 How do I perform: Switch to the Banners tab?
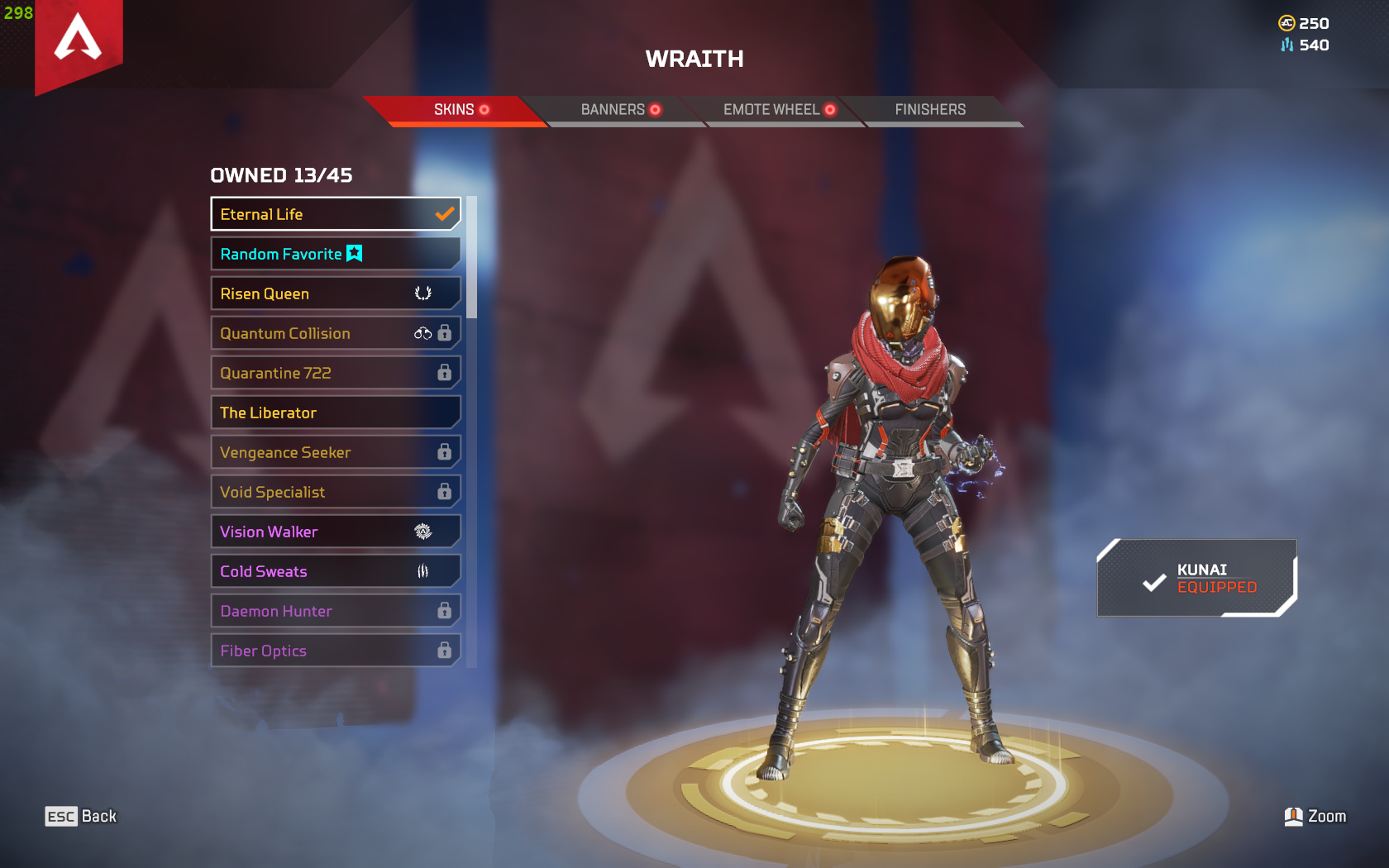pyautogui.click(x=613, y=108)
